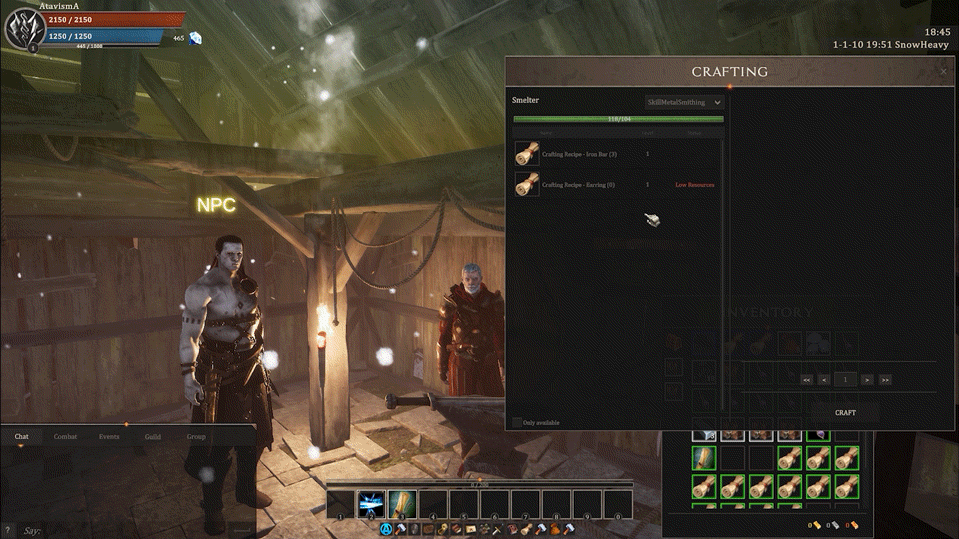The height and width of the screenshot is (539, 959).
Task: Switch to the Combat chat tab
Action: (x=65, y=437)
